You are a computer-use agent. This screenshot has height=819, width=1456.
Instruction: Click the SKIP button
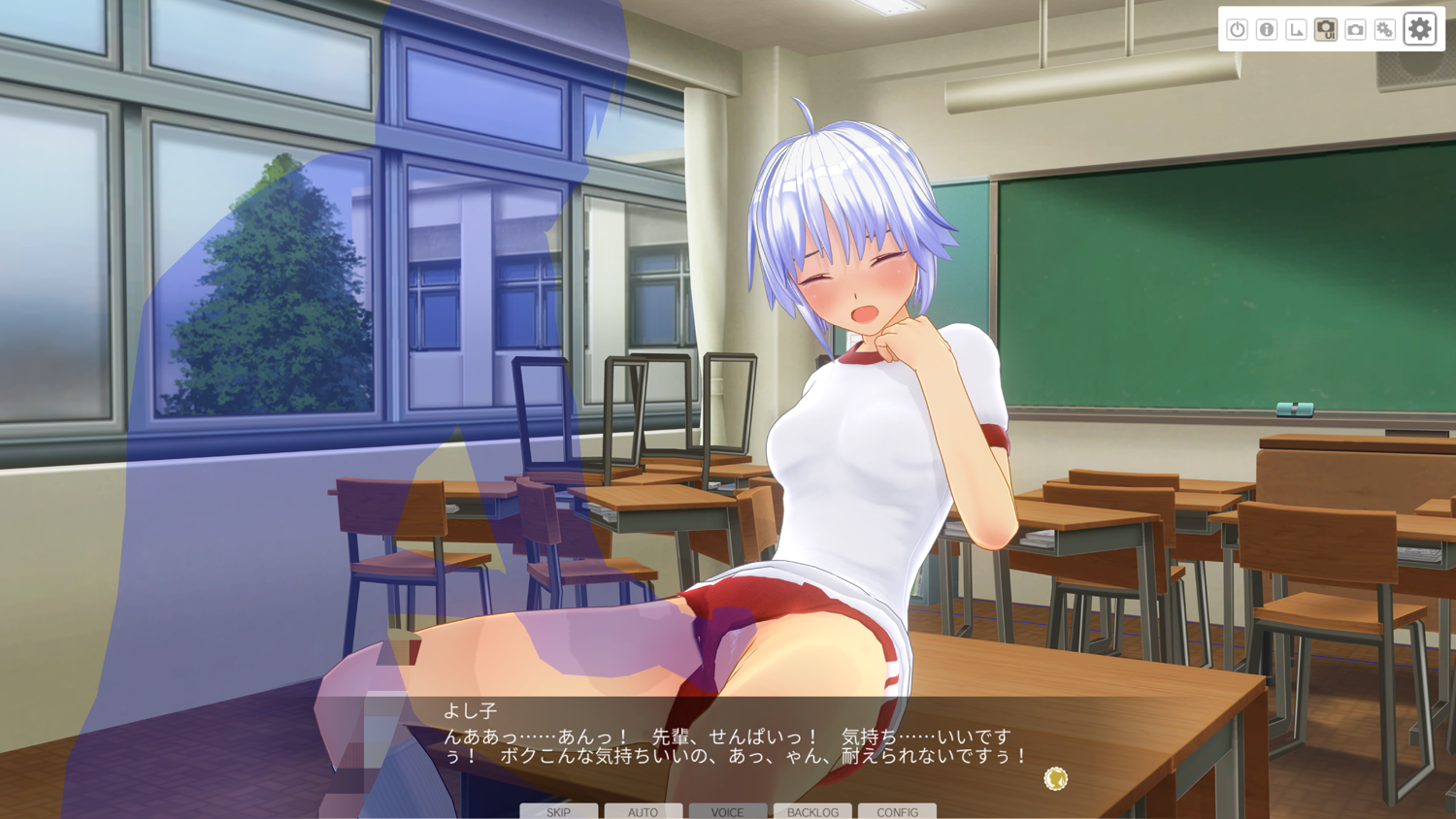[x=558, y=811]
